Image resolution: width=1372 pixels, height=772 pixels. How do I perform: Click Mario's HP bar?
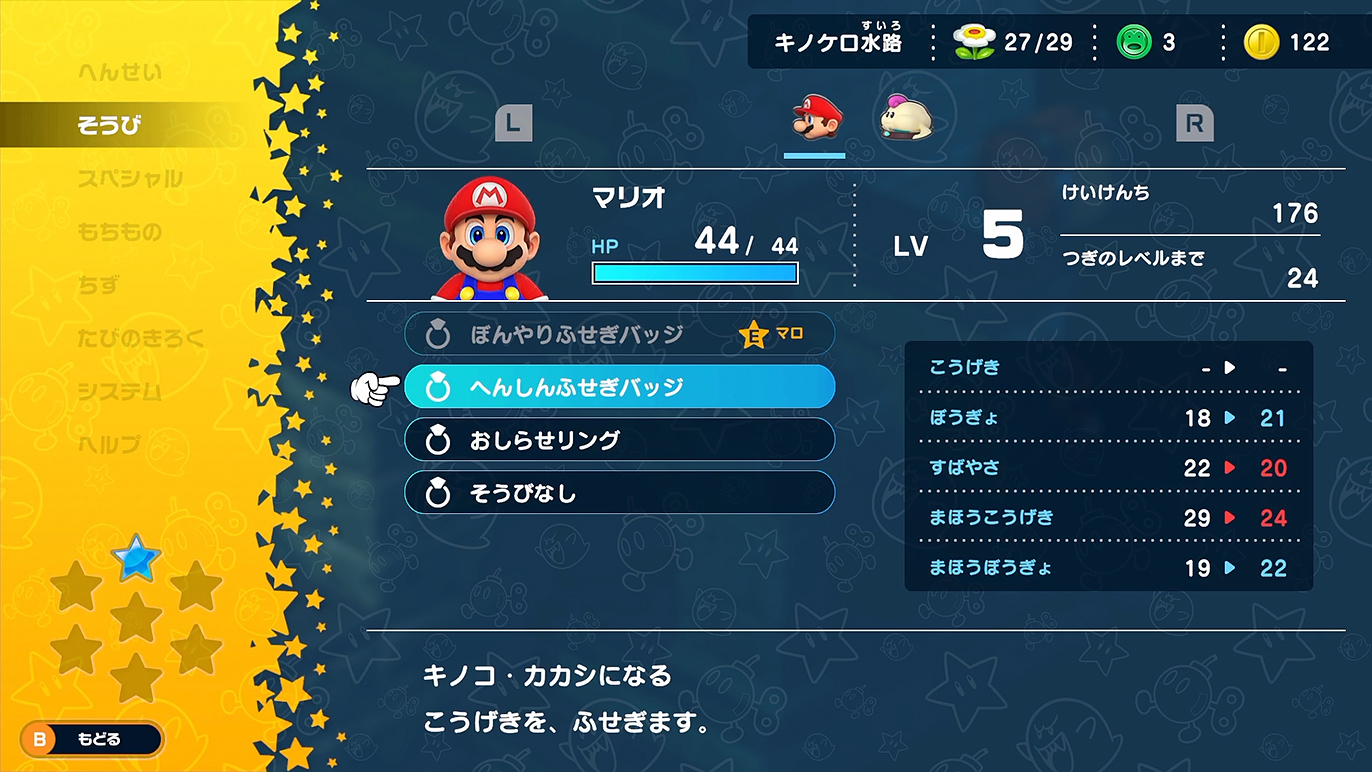tap(694, 272)
